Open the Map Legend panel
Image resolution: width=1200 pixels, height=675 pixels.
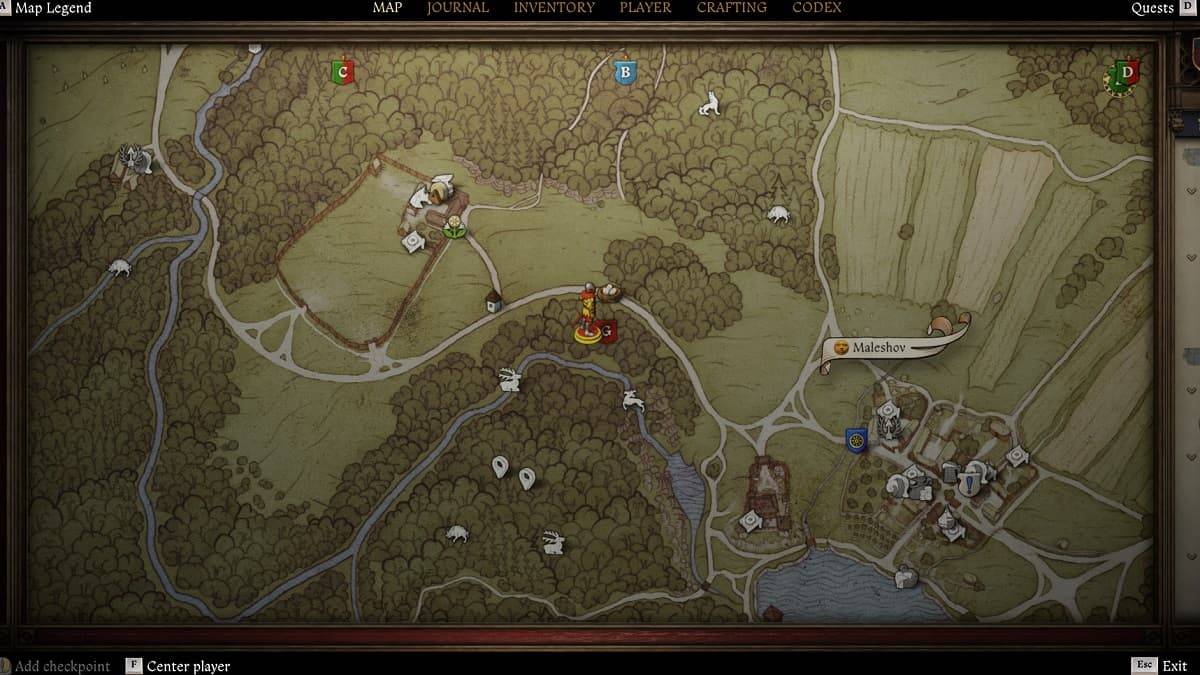click(x=52, y=8)
